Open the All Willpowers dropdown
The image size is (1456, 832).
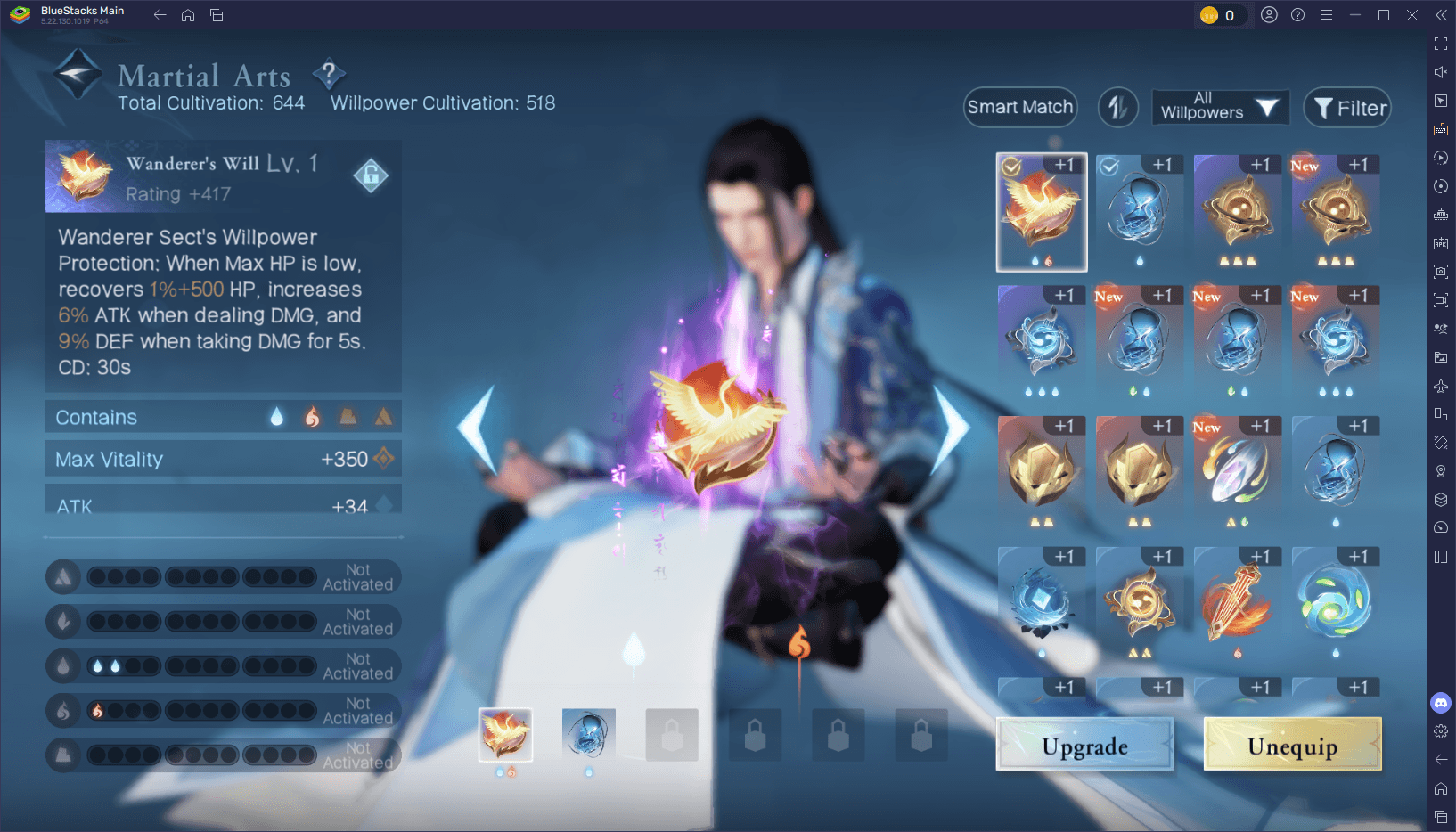[x=1219, y=107]
